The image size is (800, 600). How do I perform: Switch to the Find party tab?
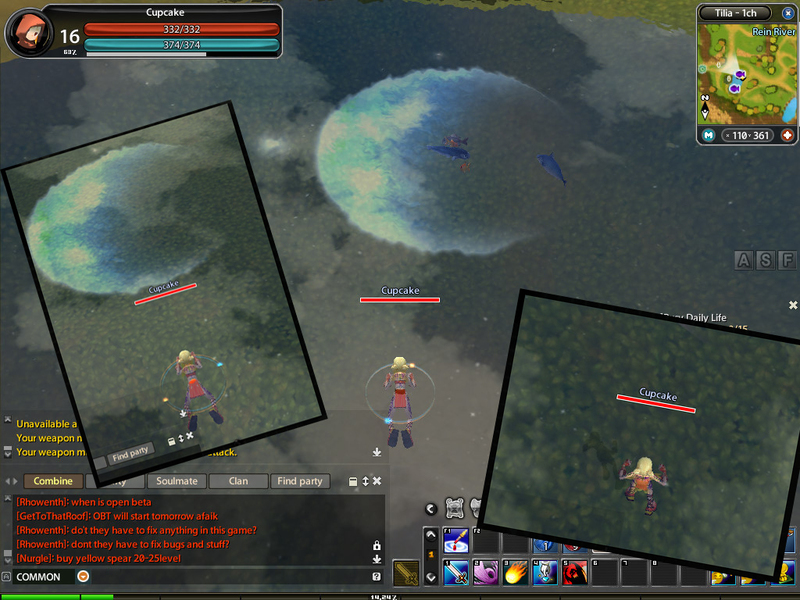click(x=299, y=481)
